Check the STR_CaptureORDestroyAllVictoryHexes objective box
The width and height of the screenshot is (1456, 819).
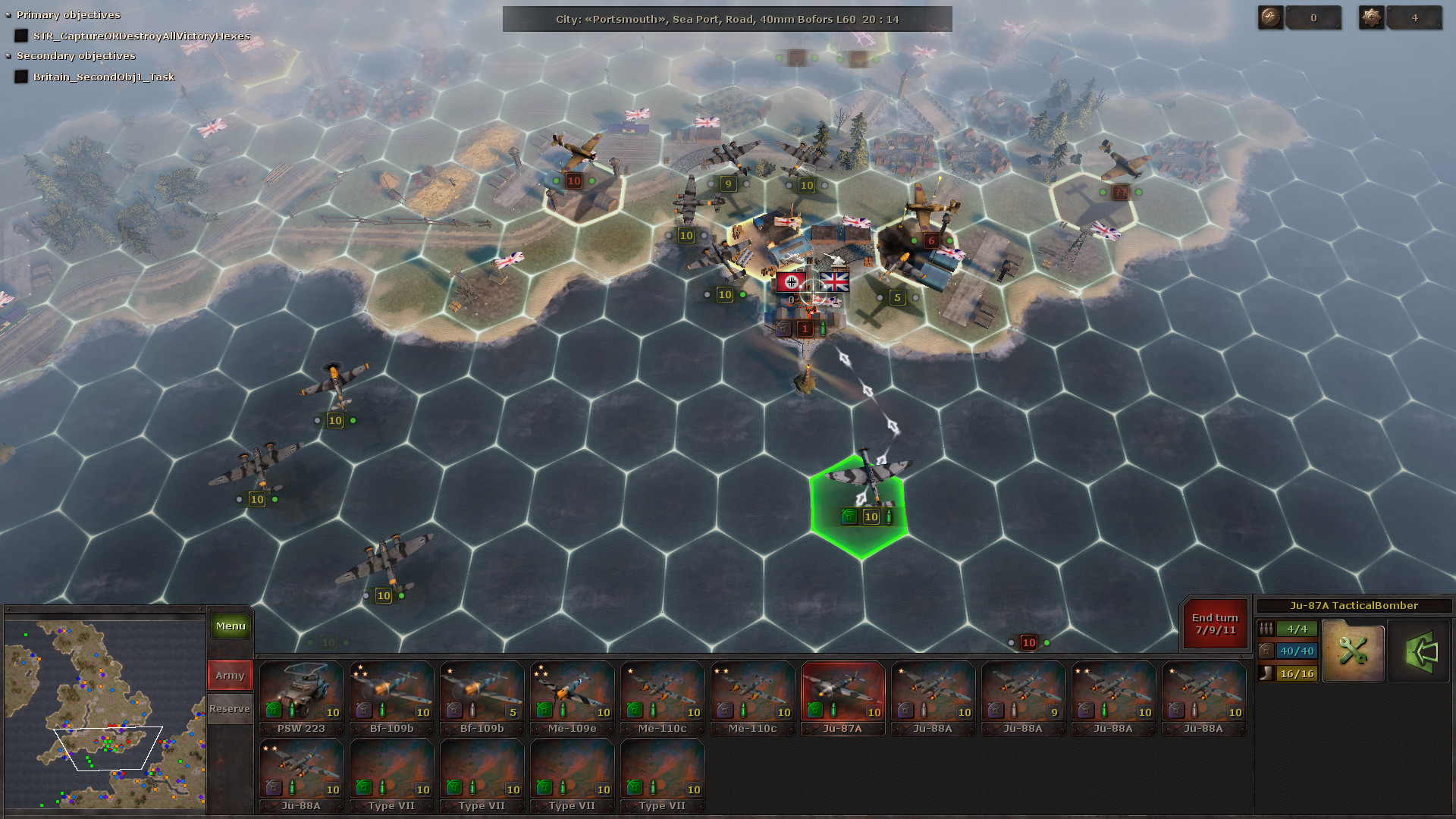(x=20, y=36)
